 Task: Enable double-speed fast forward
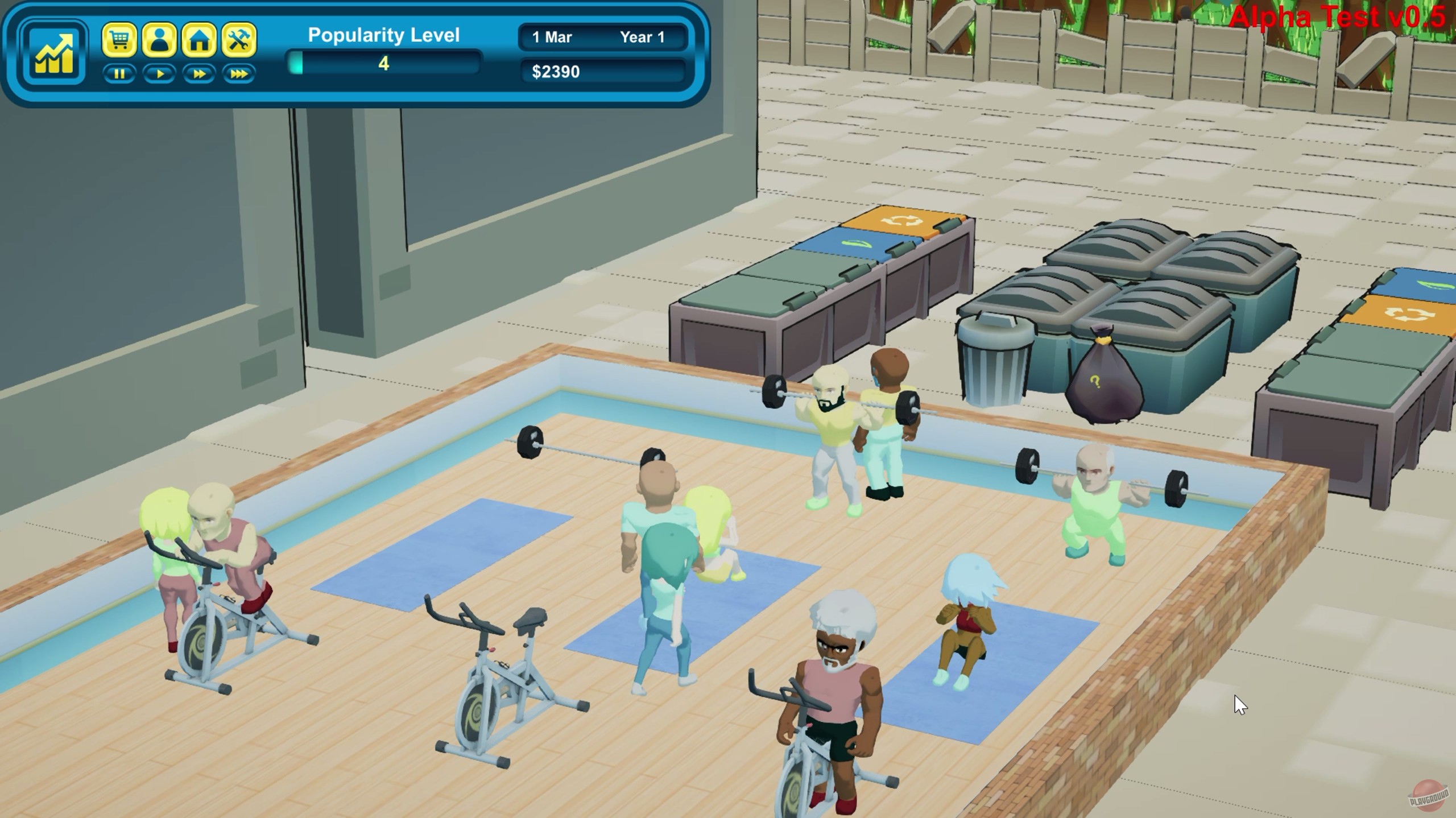coord(200,74)
